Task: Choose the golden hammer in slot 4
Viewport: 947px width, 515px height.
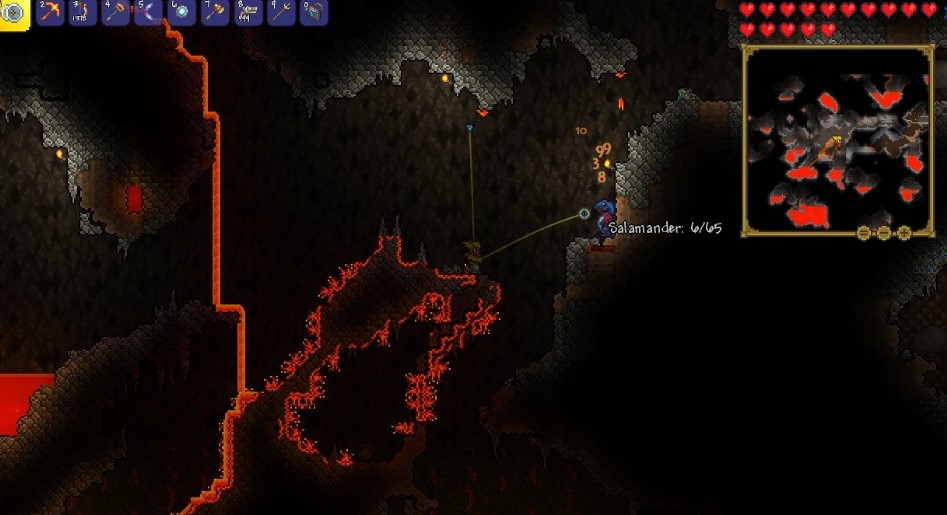Action: coord(116,12)
